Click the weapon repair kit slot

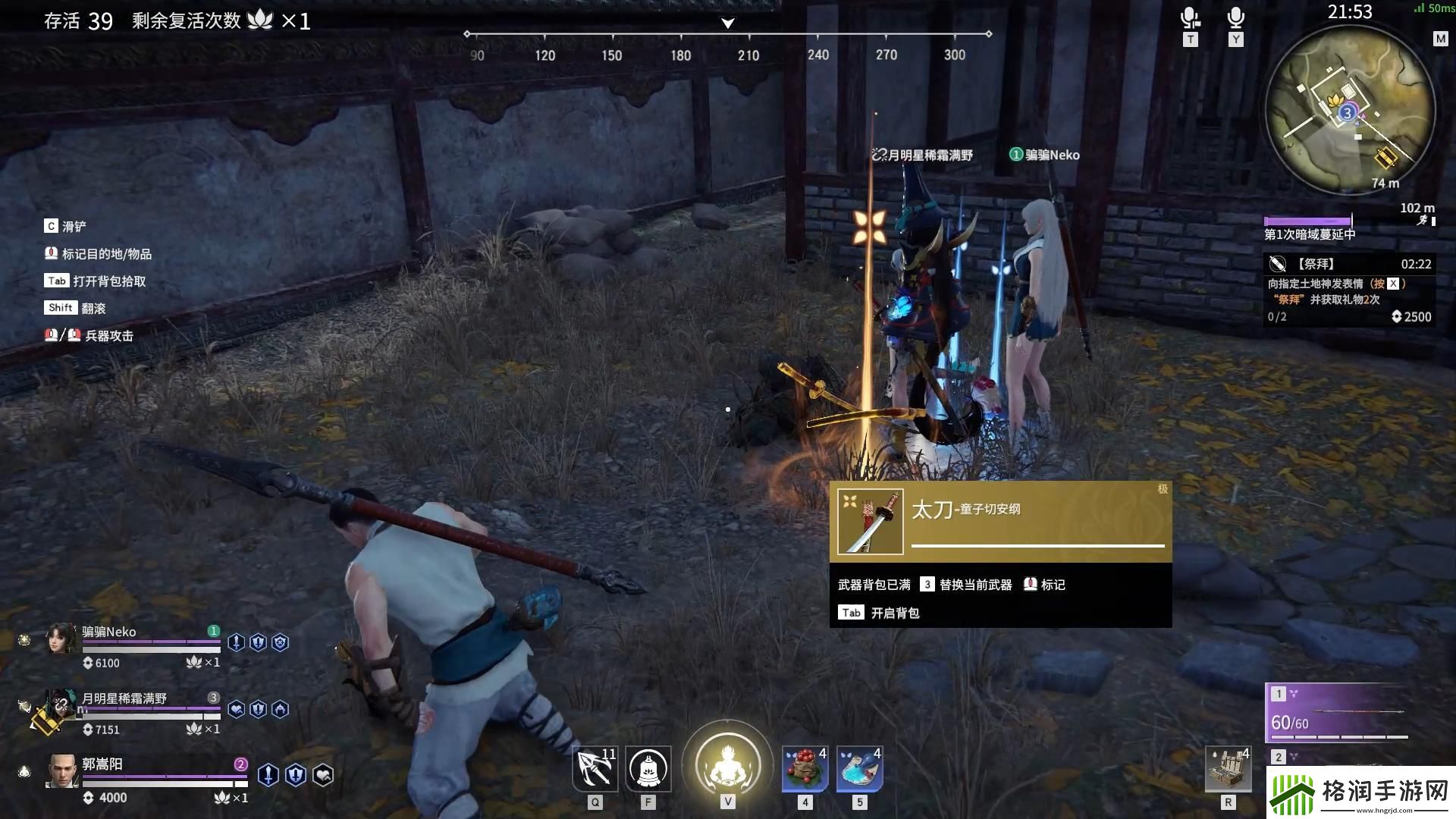coord(1228,769)
